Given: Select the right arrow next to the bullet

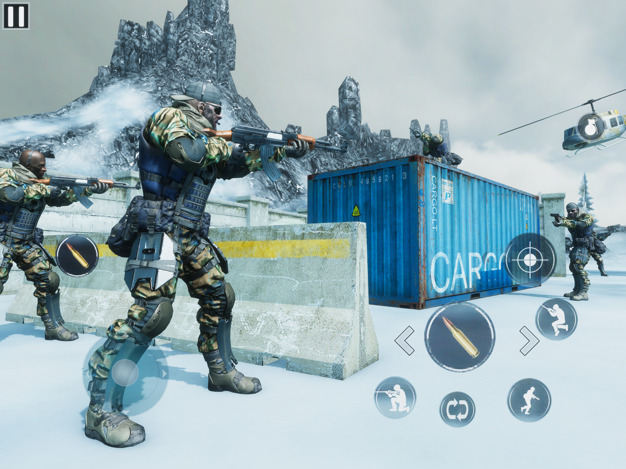Looking at the screenshot, I should click(527, 341).
